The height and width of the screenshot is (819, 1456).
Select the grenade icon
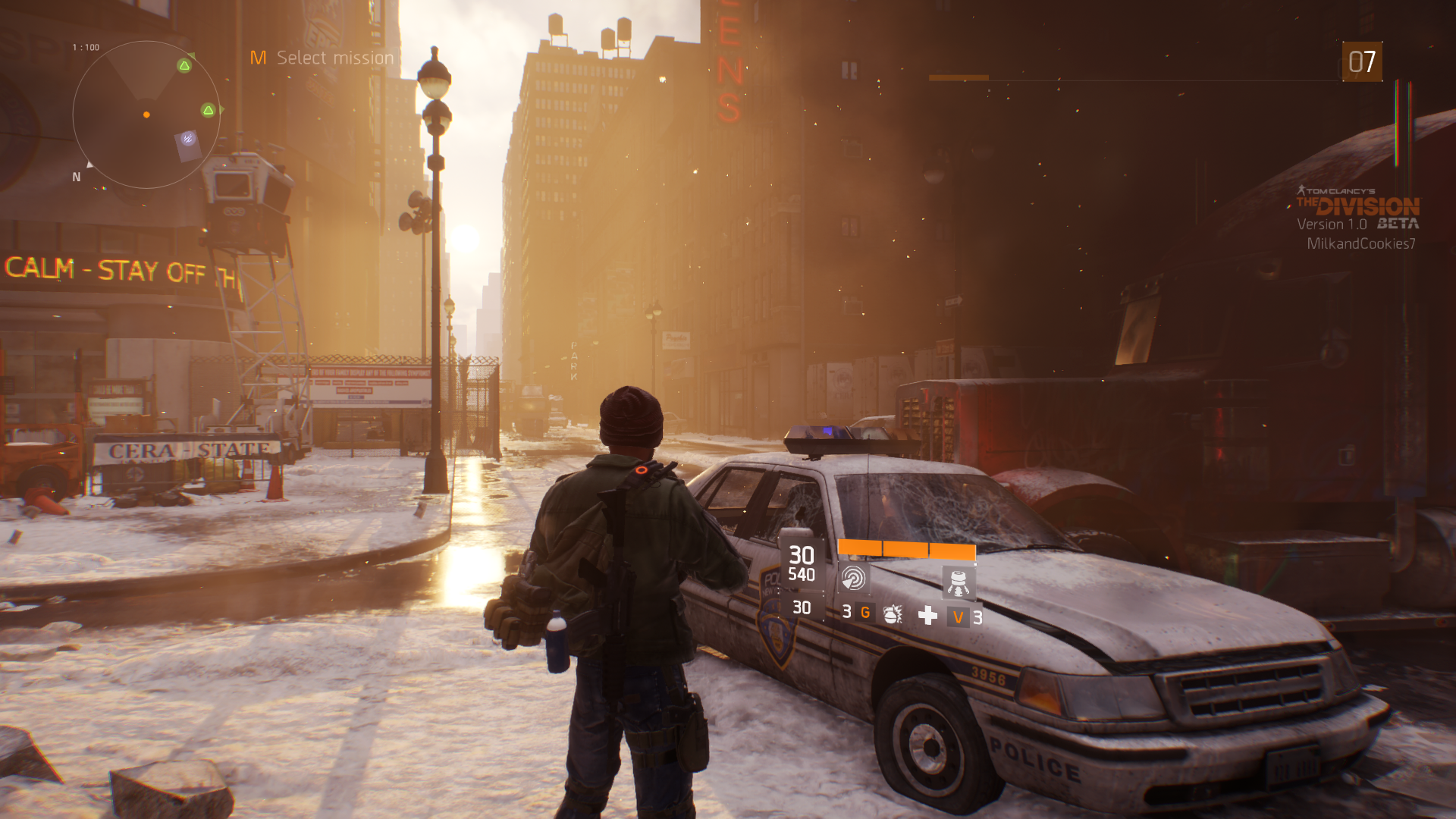coord(893,613)
